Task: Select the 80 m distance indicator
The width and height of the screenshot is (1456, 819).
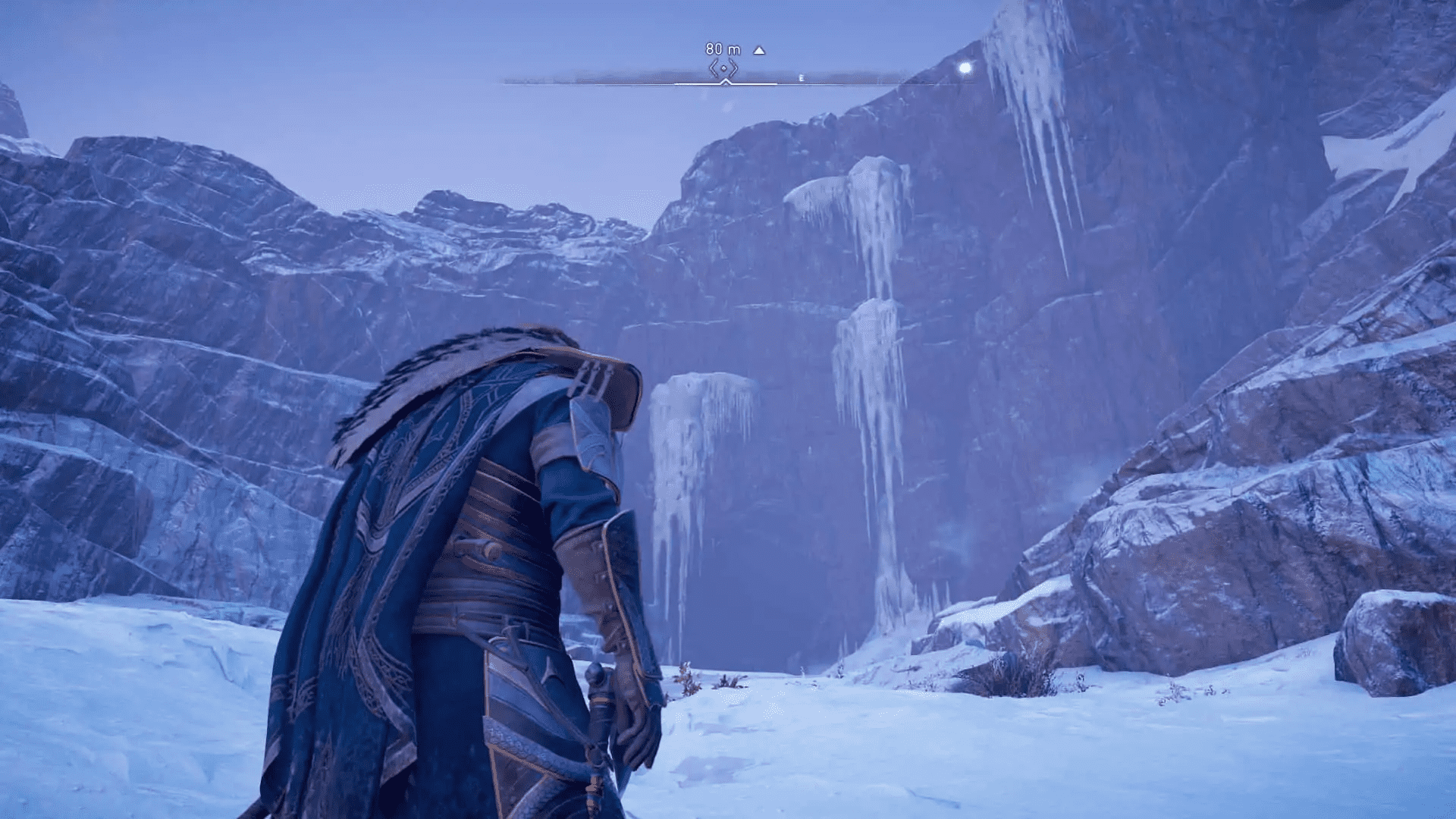Action: 719,49
